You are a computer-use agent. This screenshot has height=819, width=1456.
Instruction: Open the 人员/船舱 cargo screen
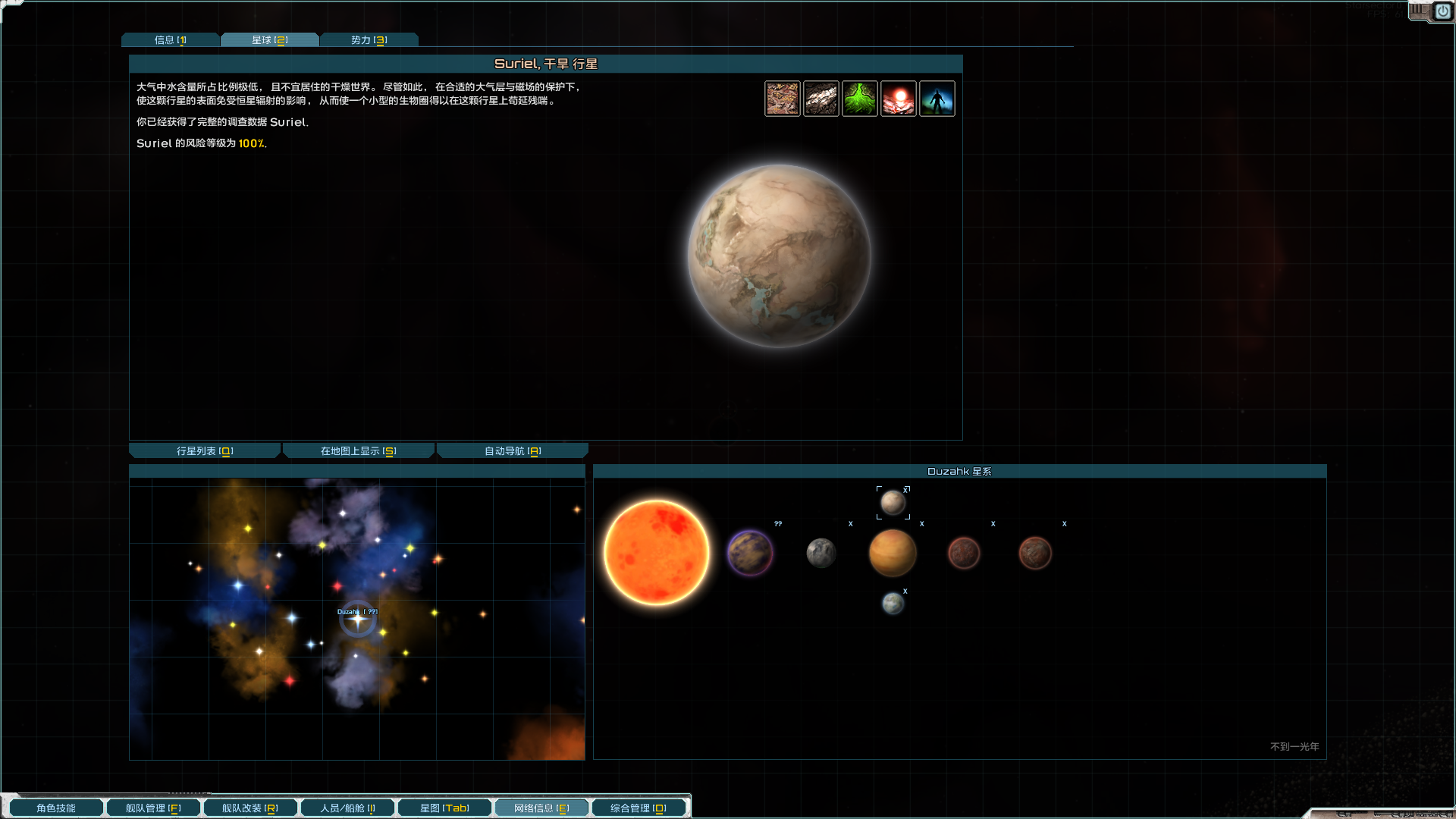pyautogui.click(x=347, y=808)
